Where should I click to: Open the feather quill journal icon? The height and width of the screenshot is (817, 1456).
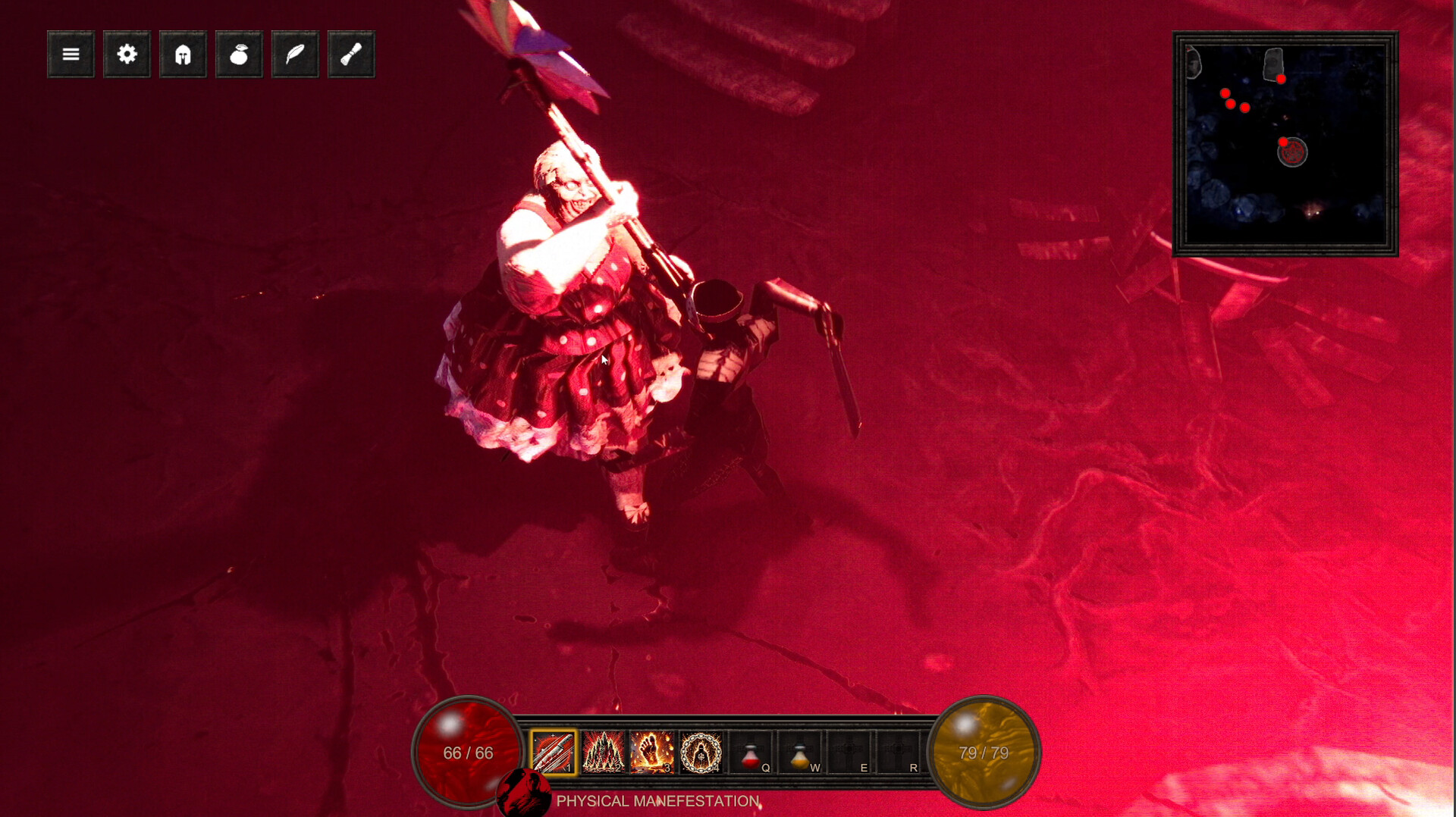point(294,54)
